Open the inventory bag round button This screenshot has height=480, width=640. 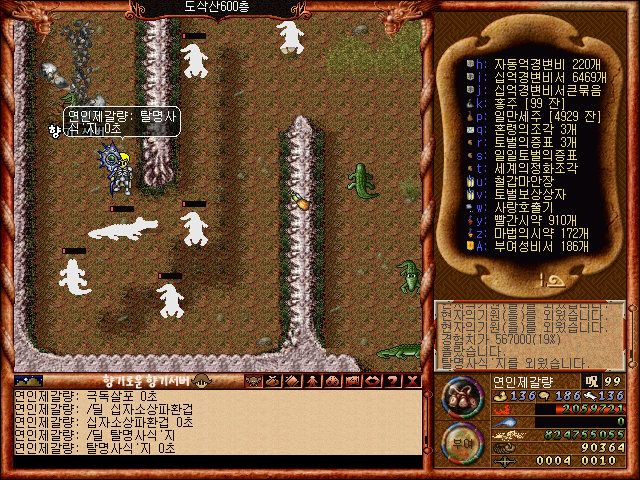[461, 395]
